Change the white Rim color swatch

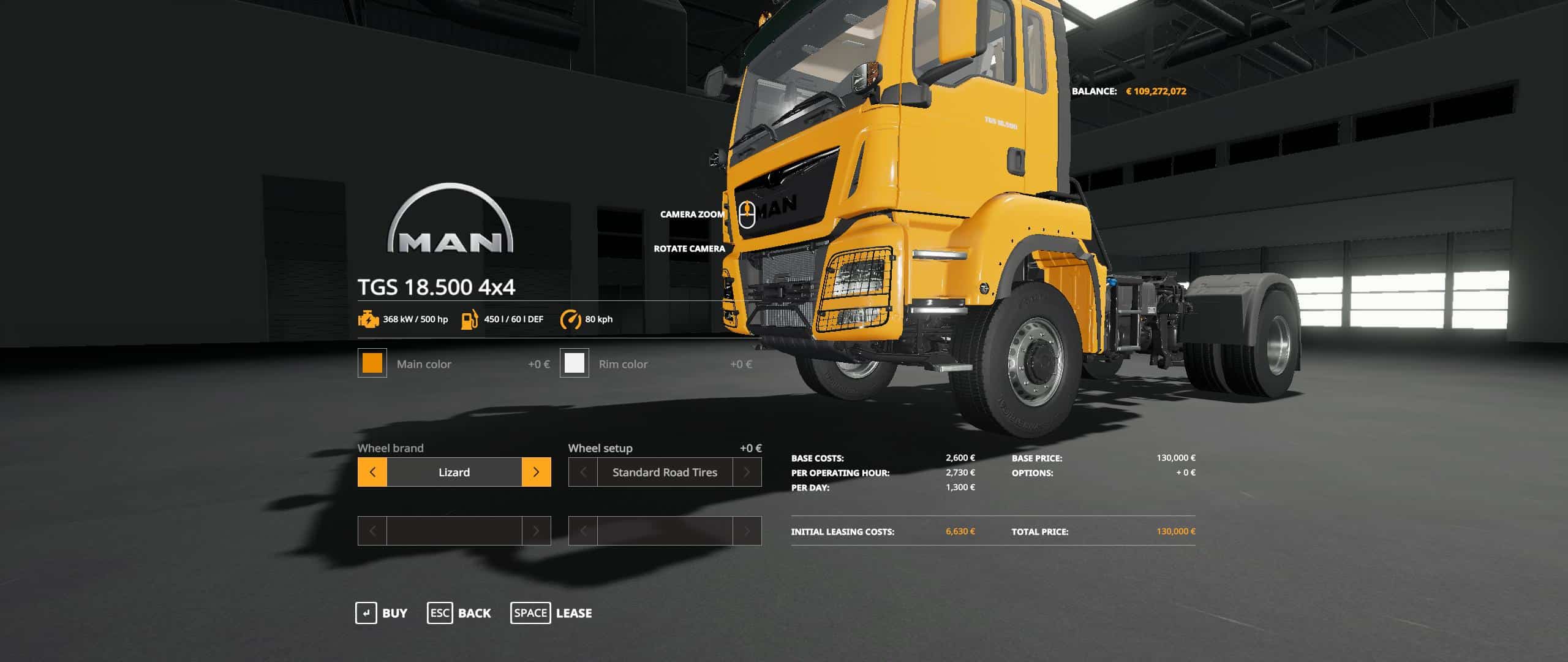click(574, 363)
